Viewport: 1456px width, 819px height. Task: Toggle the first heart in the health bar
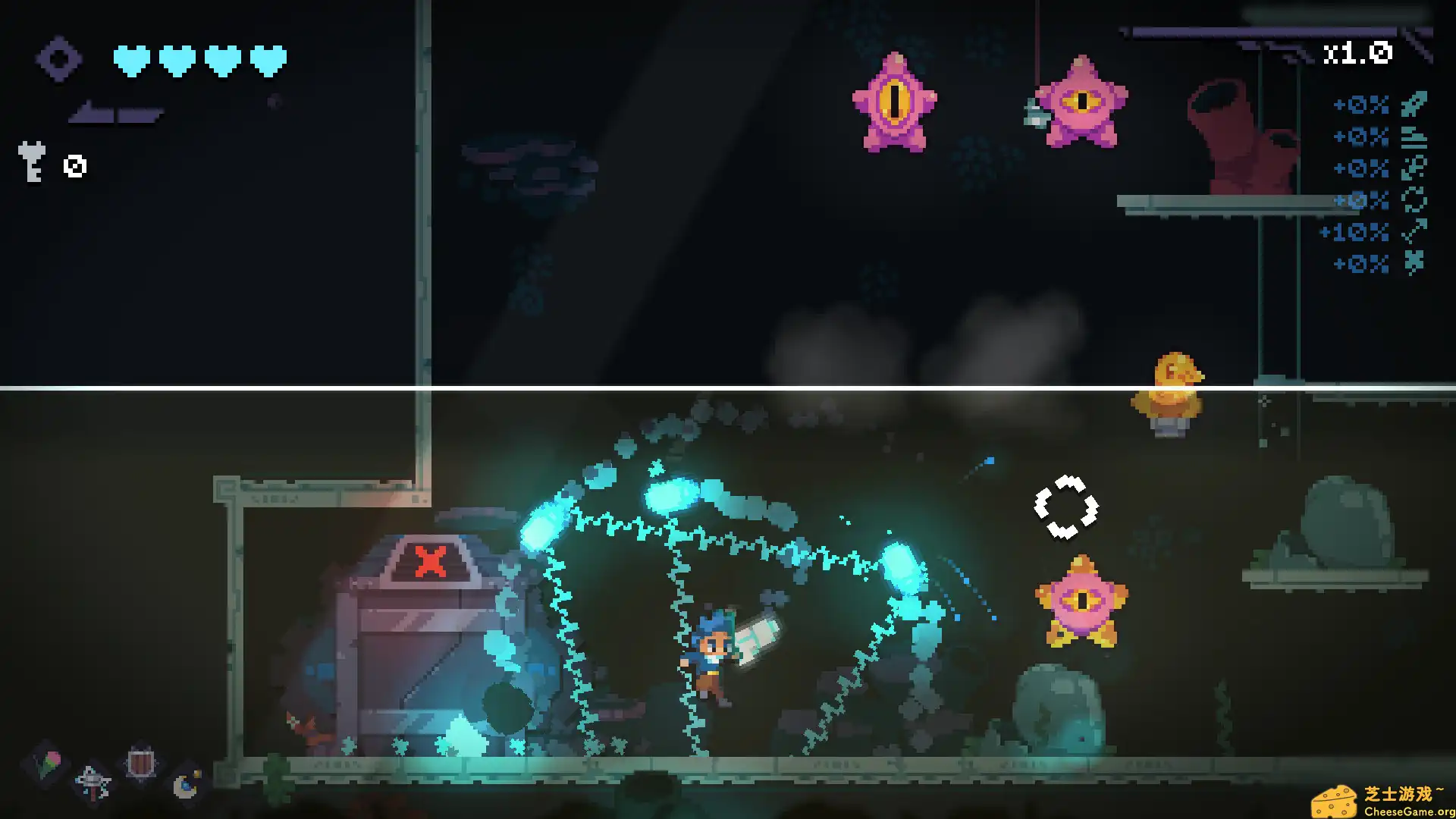pos(130,61)
